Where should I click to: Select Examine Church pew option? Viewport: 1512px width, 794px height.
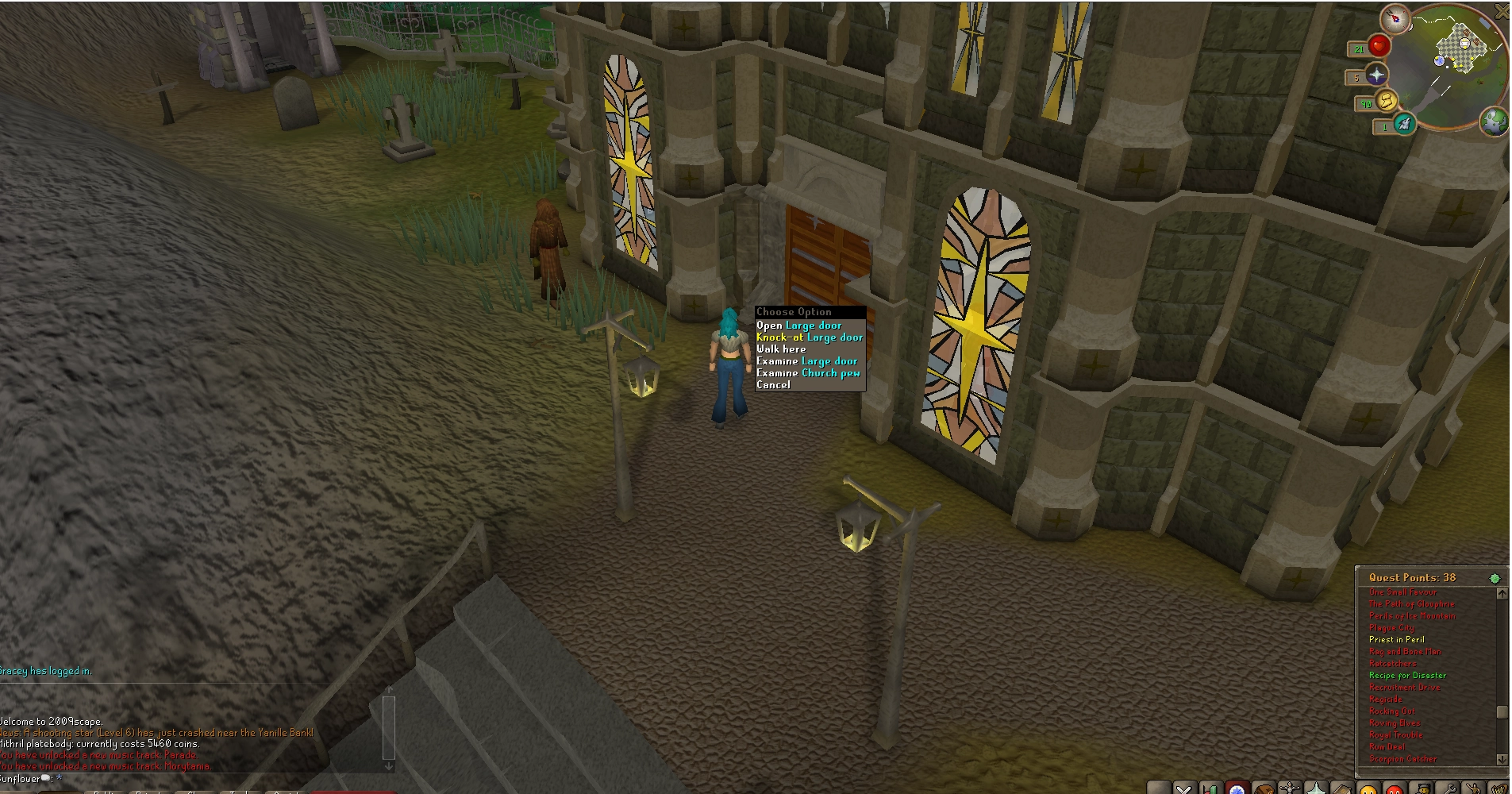click(808, 373)
